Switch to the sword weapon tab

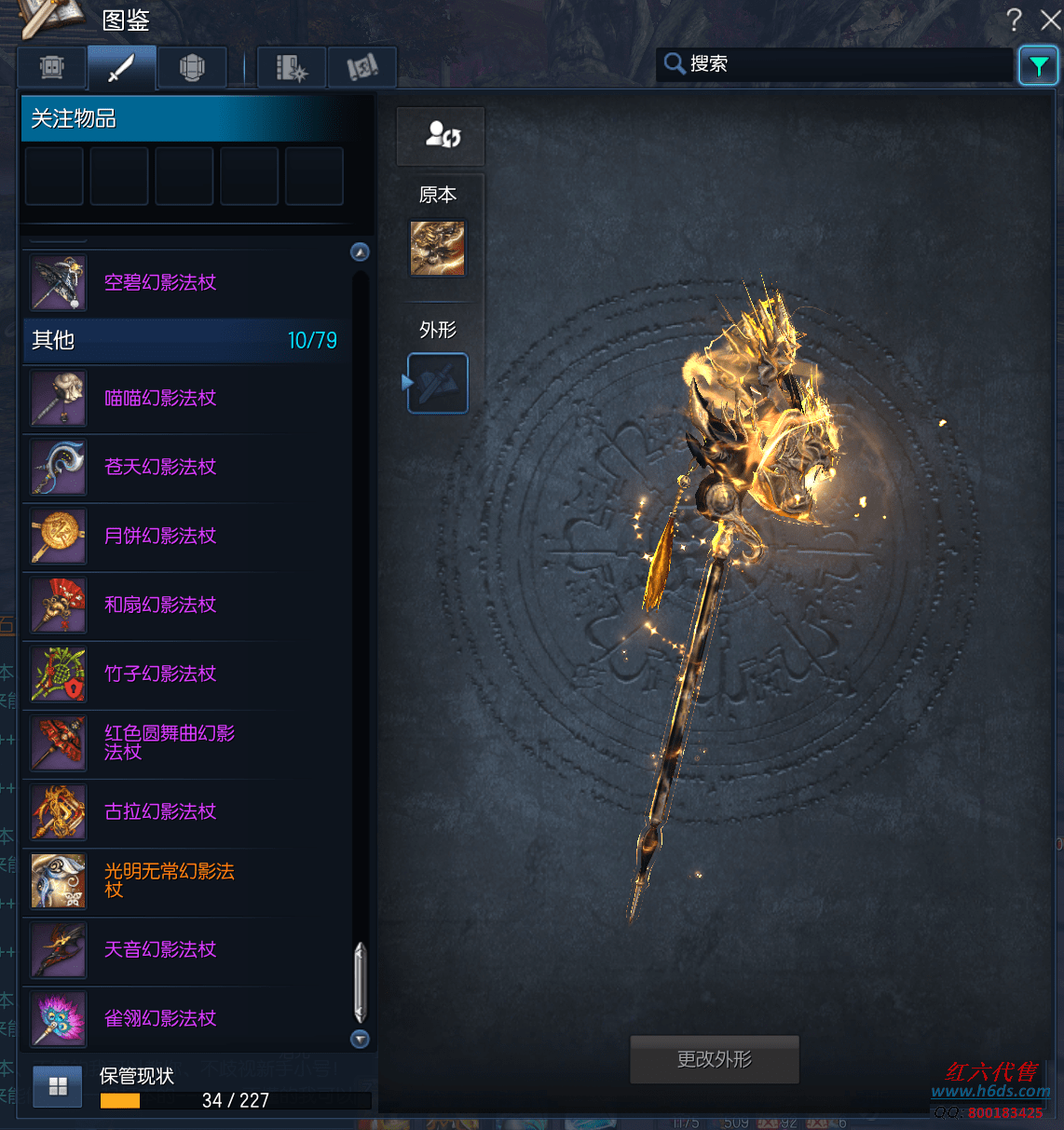click(x=121, y=67)
